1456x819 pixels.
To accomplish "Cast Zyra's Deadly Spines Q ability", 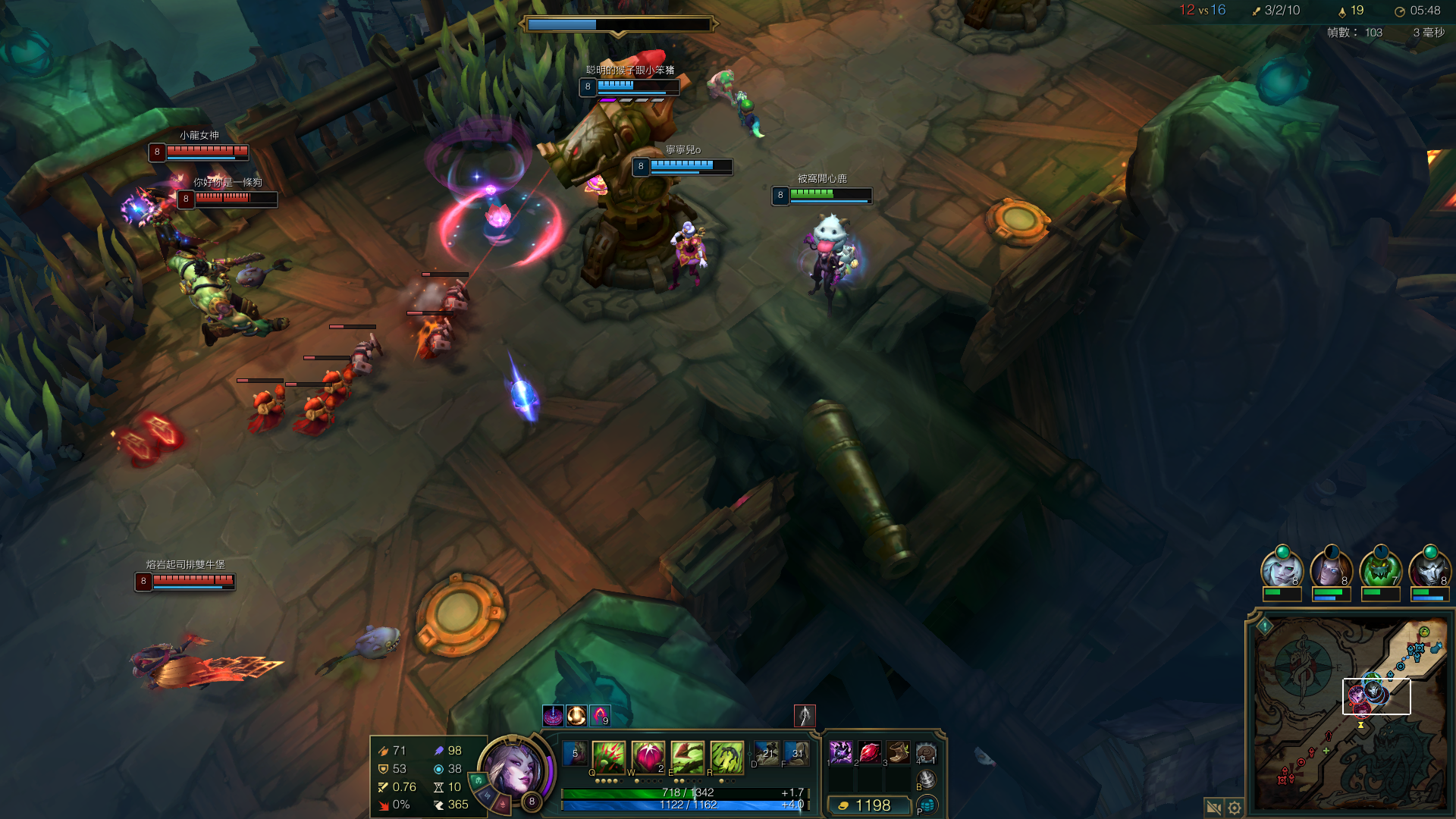I will 608,757.
